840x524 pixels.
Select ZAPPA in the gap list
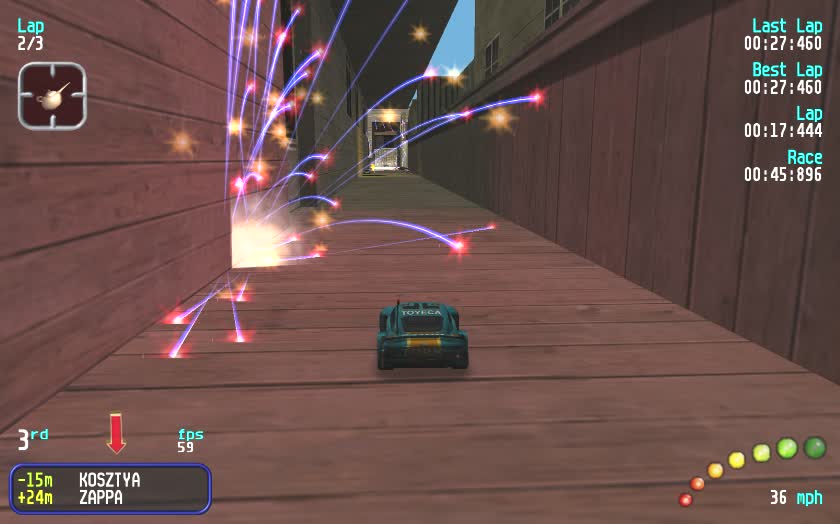[x=101, y=496]
